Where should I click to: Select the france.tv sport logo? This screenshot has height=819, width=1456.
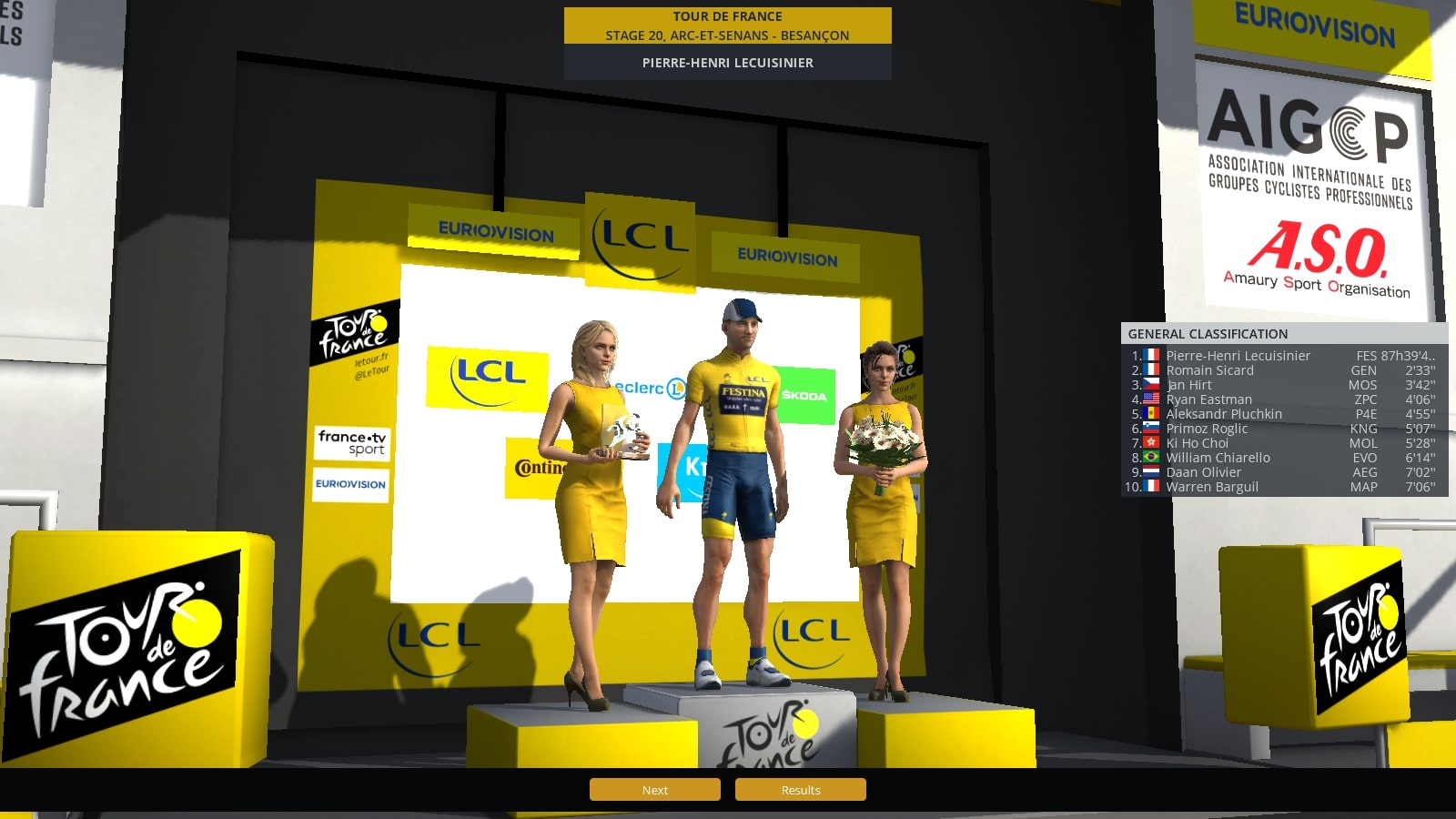coord(353,444)
